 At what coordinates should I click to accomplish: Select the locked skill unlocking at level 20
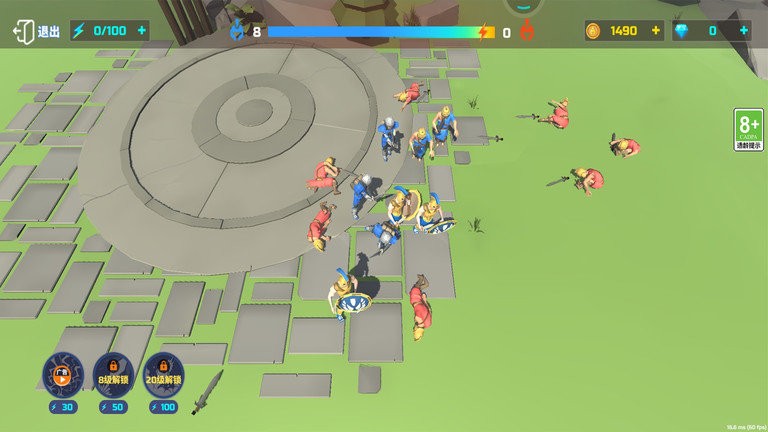[x=164, y=374]
